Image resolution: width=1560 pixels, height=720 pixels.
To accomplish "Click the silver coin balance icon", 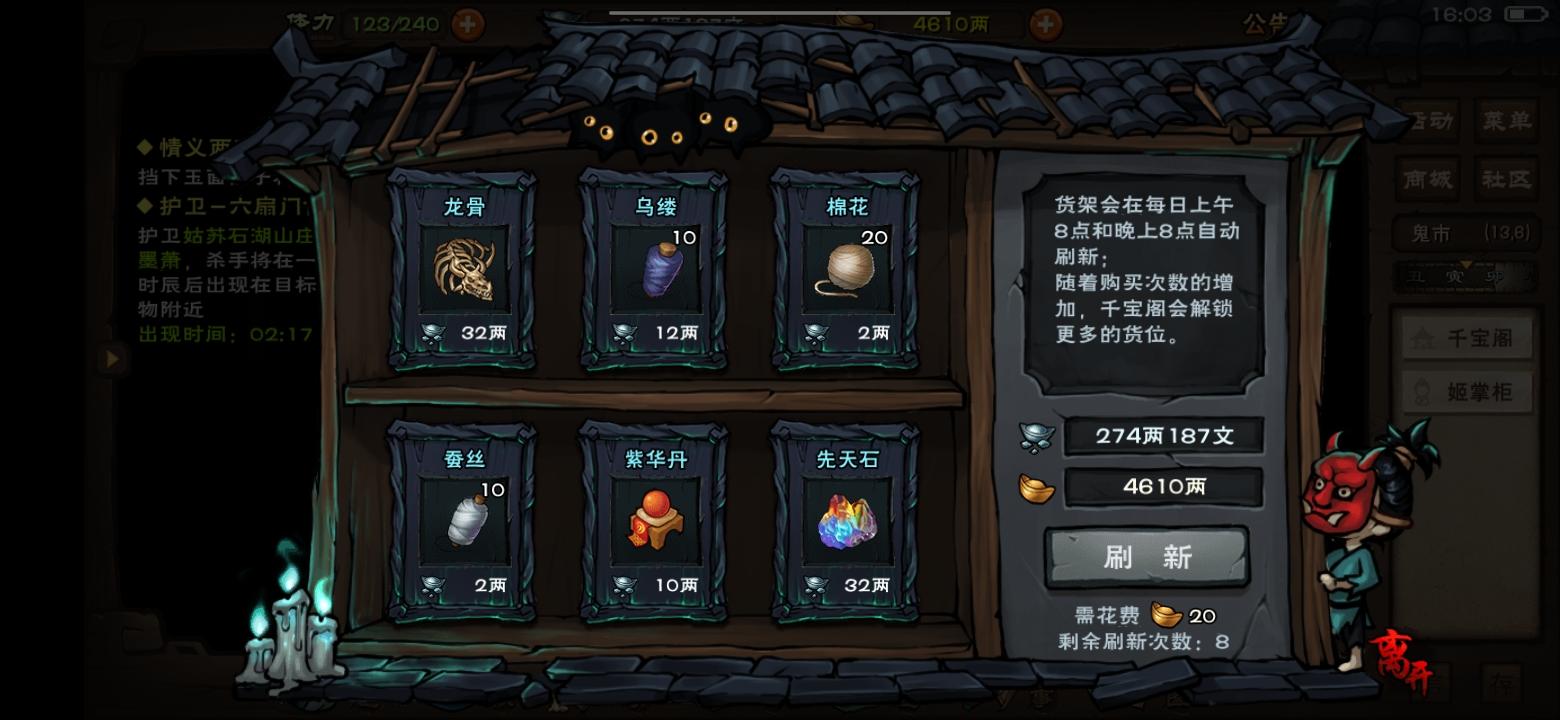I will [1039, 435].
